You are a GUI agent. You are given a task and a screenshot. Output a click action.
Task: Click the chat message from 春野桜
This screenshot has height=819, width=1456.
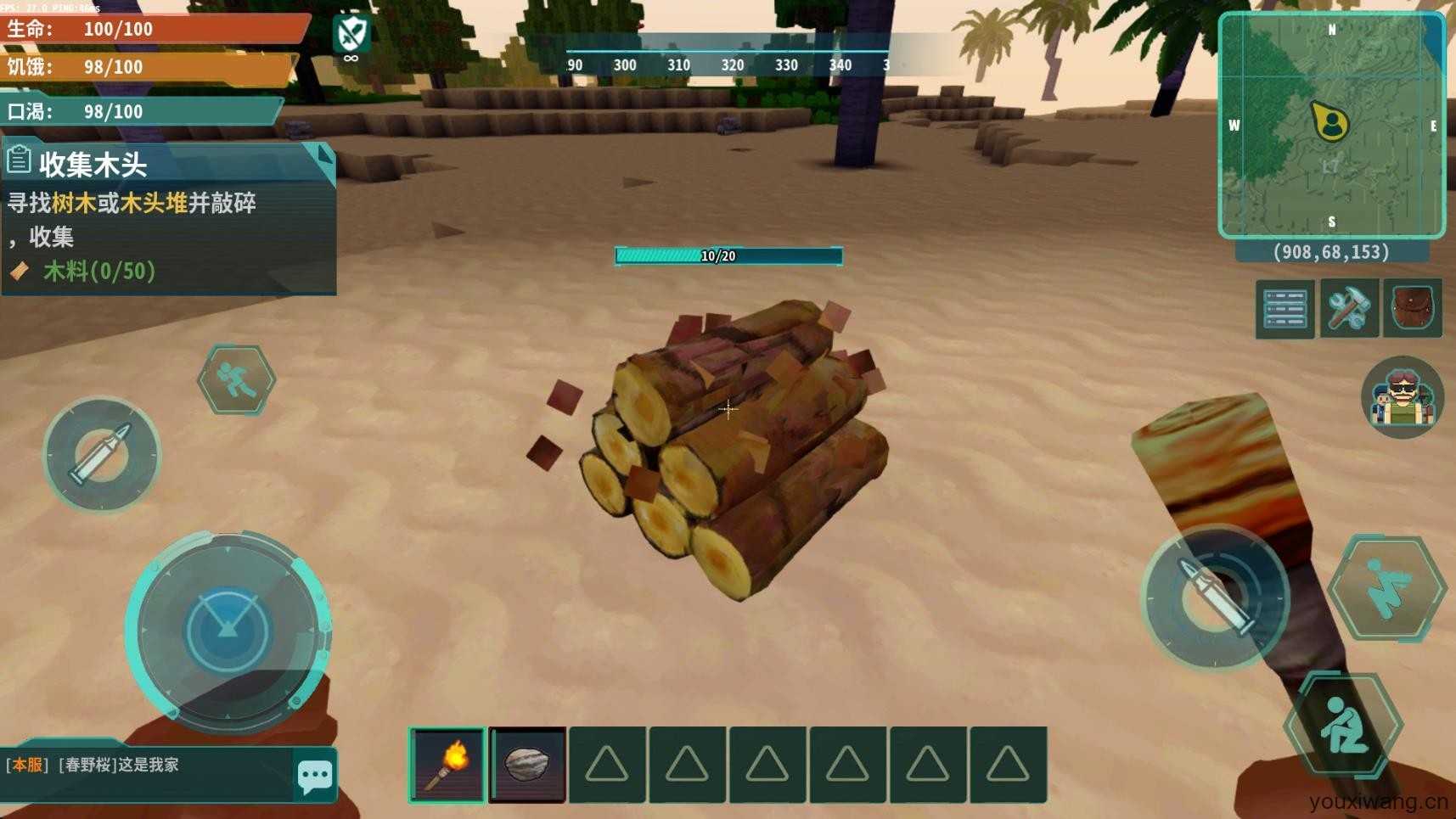pyautogui.click(x=119, y=765)
